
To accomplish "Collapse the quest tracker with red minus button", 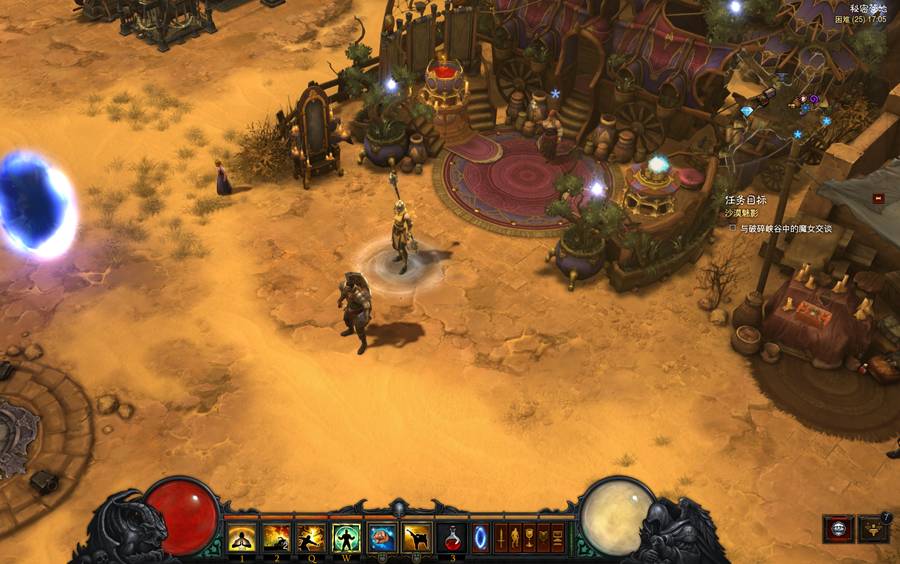I will tap(878, 198).
